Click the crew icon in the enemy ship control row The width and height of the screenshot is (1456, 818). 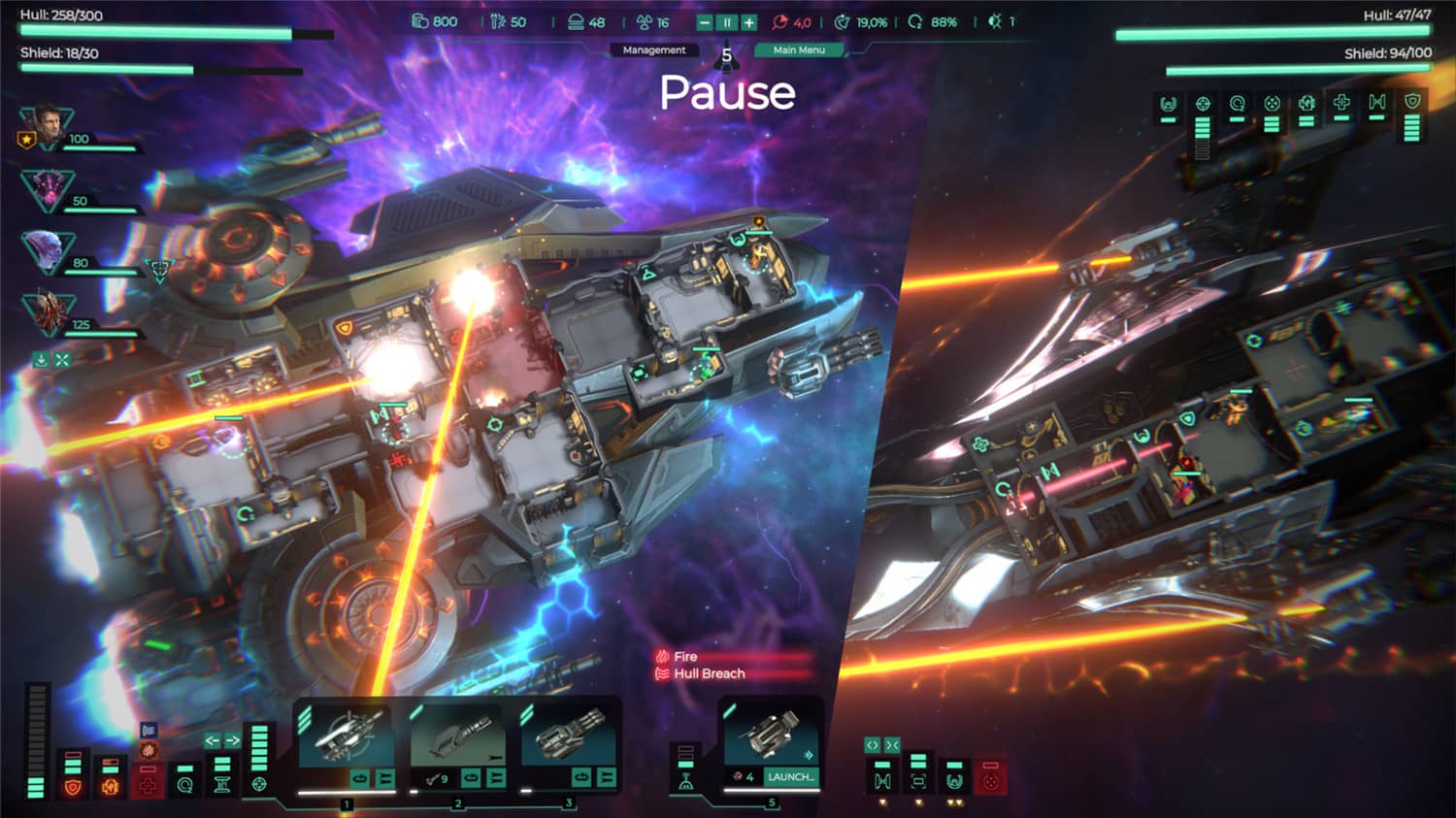pyautogui.click(x=956, y=780)
